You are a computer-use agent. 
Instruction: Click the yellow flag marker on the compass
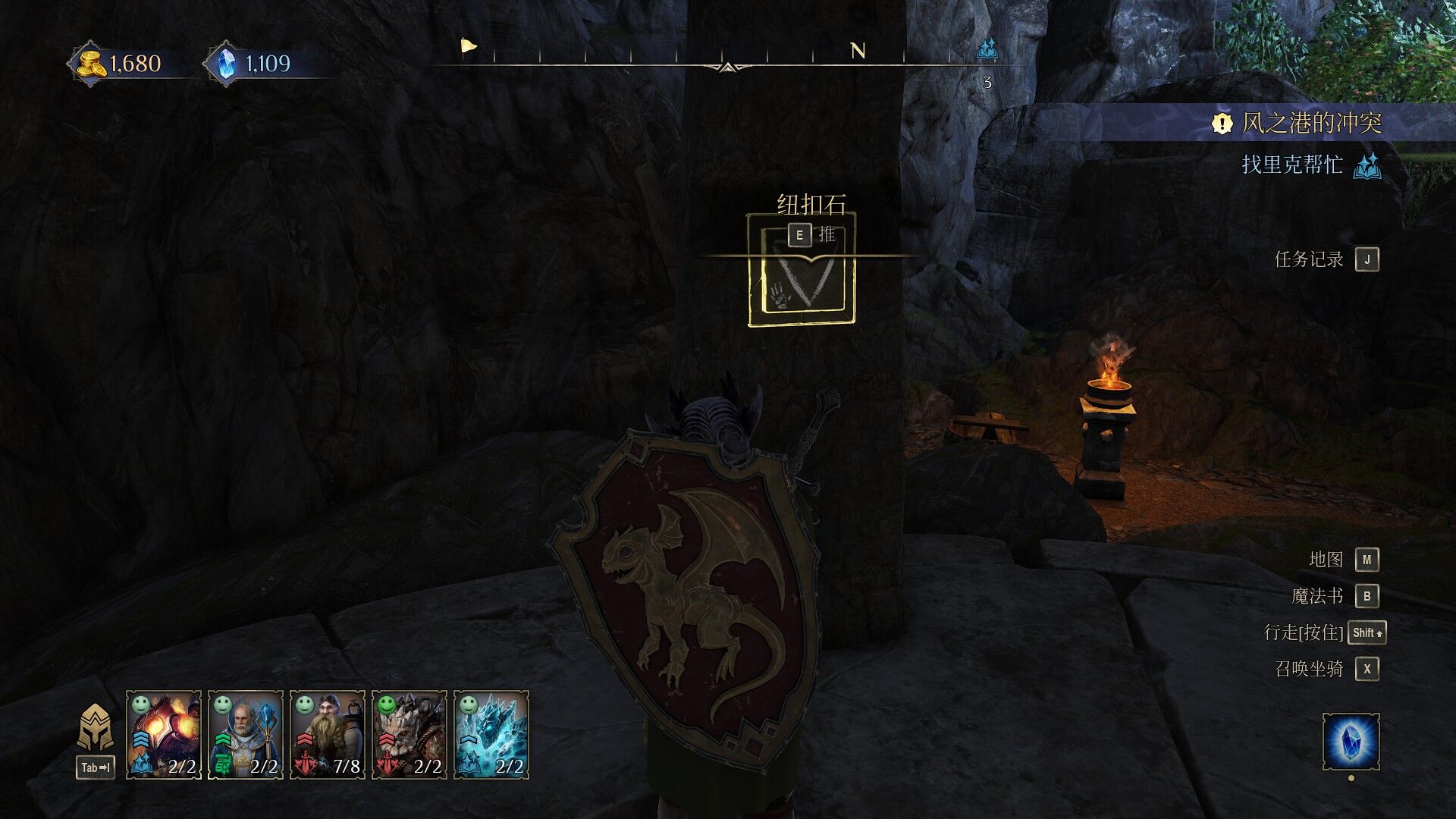pyautogui.click(x=469, y=47)
